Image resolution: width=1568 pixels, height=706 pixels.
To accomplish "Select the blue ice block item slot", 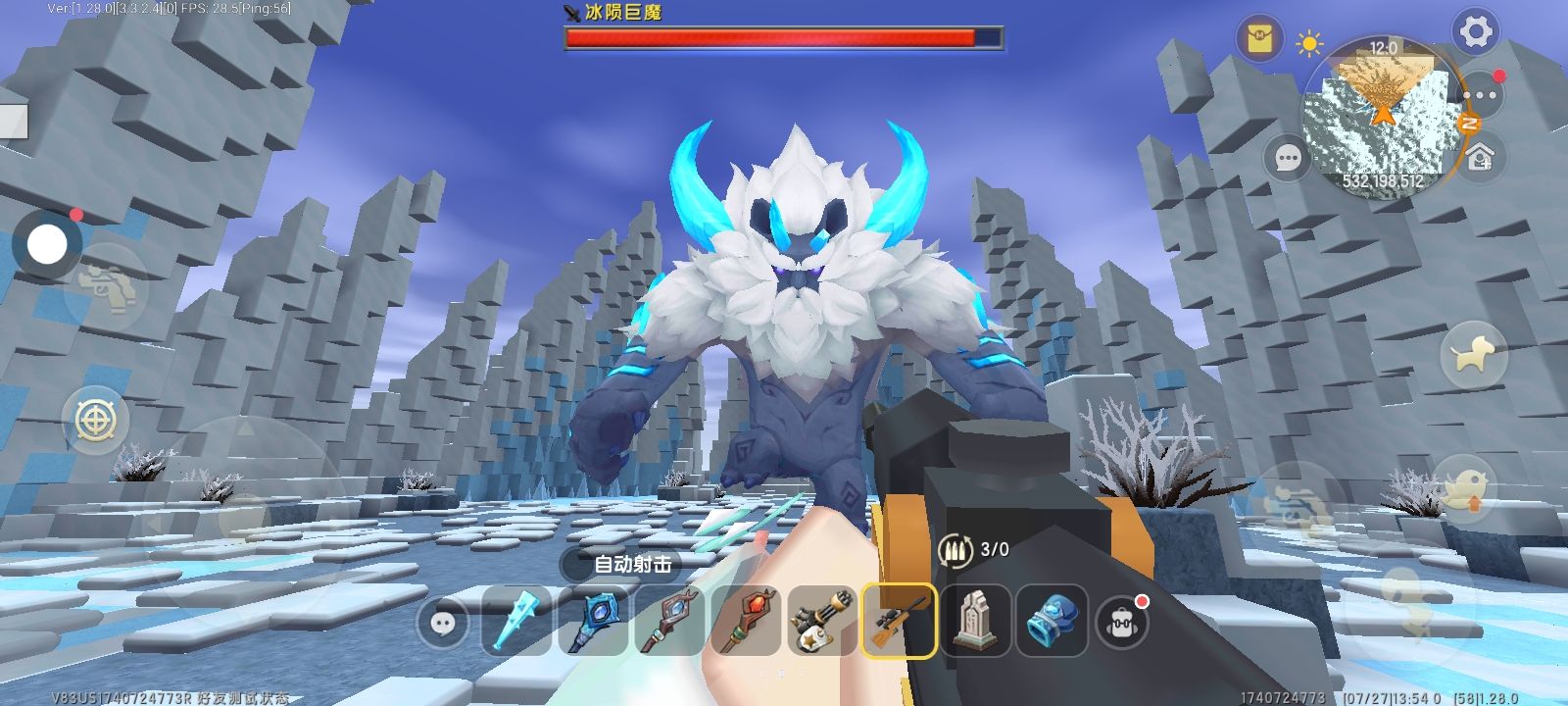I will point(1052,621).
